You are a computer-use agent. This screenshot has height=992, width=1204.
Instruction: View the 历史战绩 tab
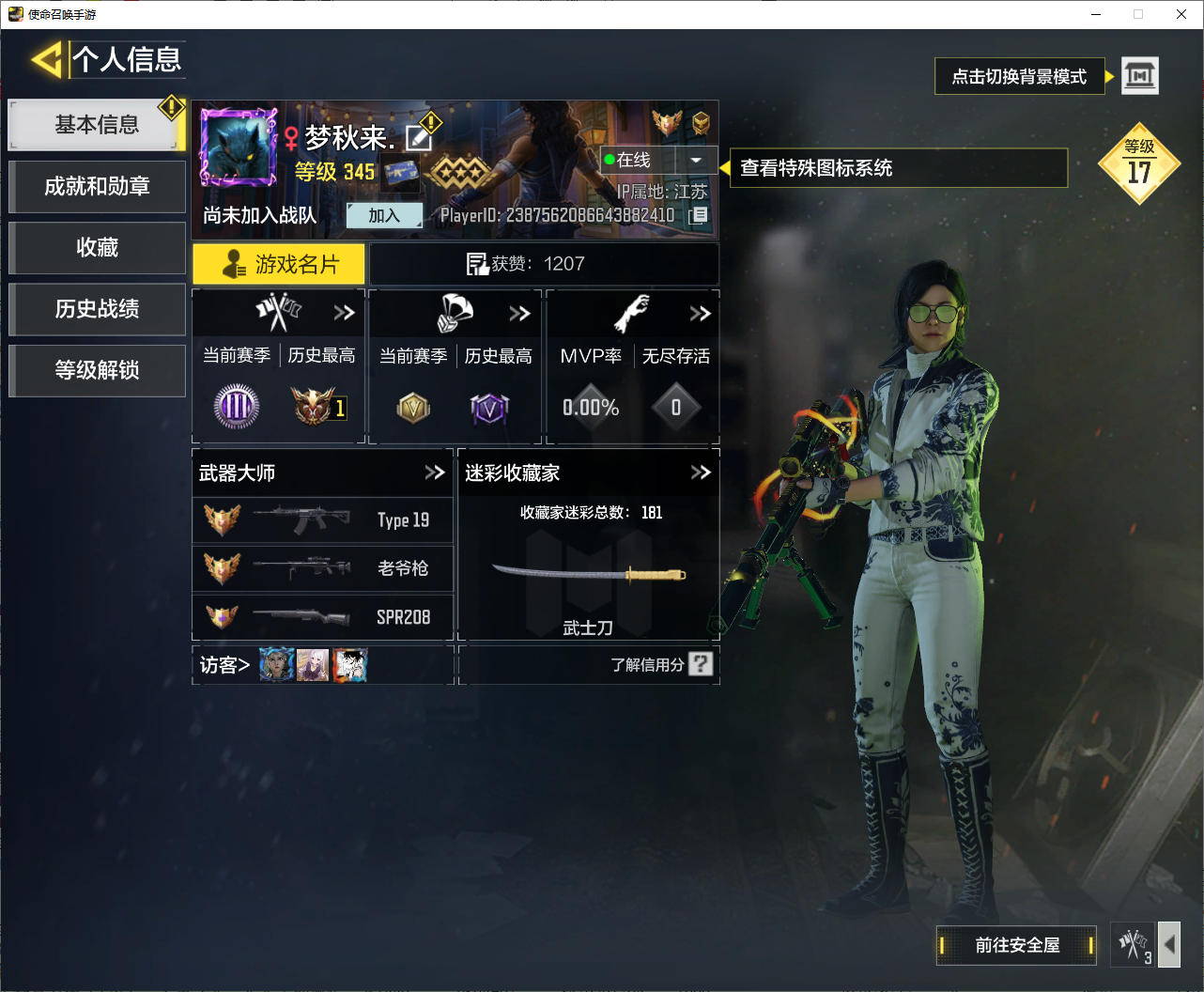click(97, 309)
